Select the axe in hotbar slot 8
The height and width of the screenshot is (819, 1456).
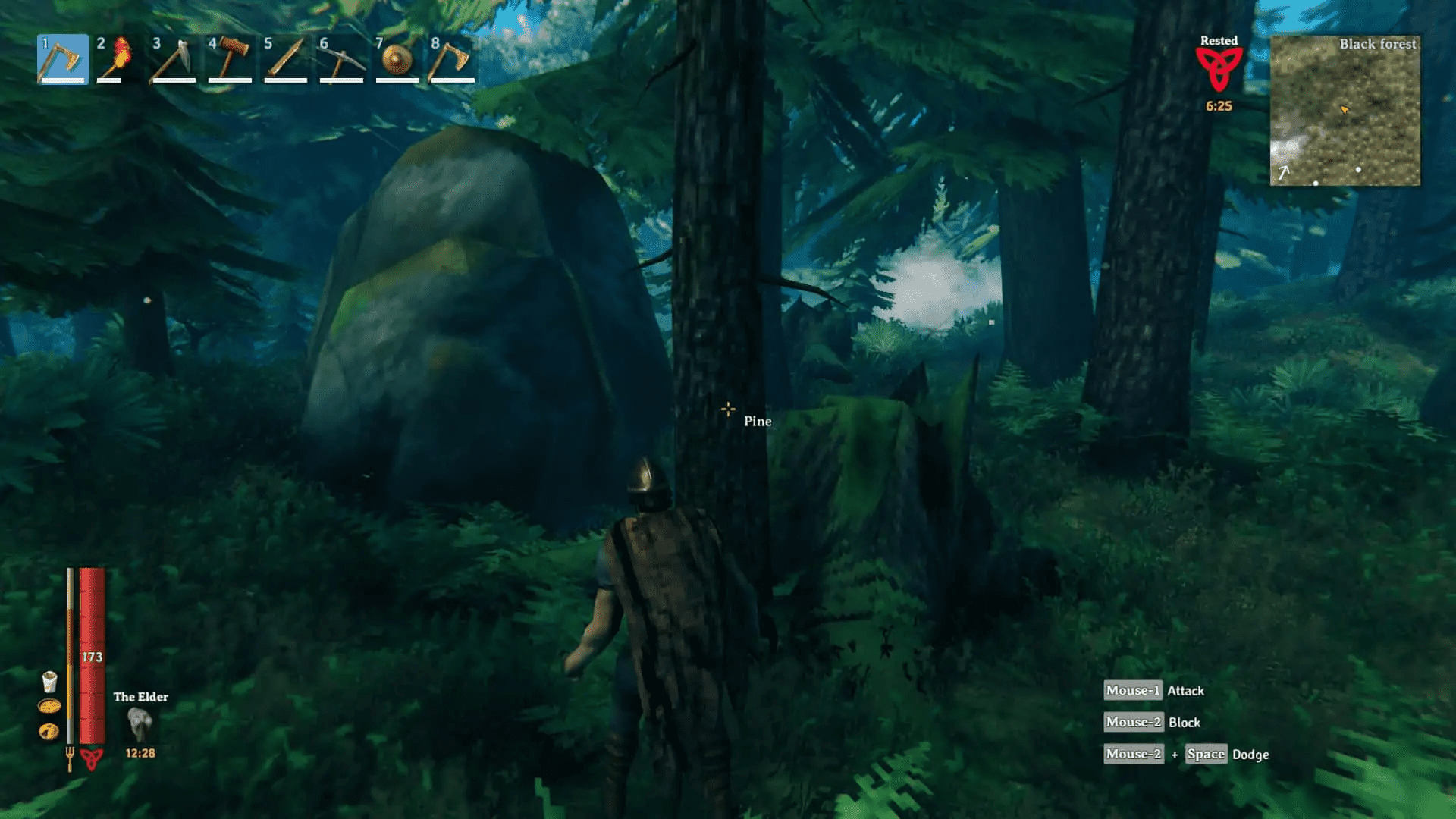pyautogui.click(x=452, y=59)
